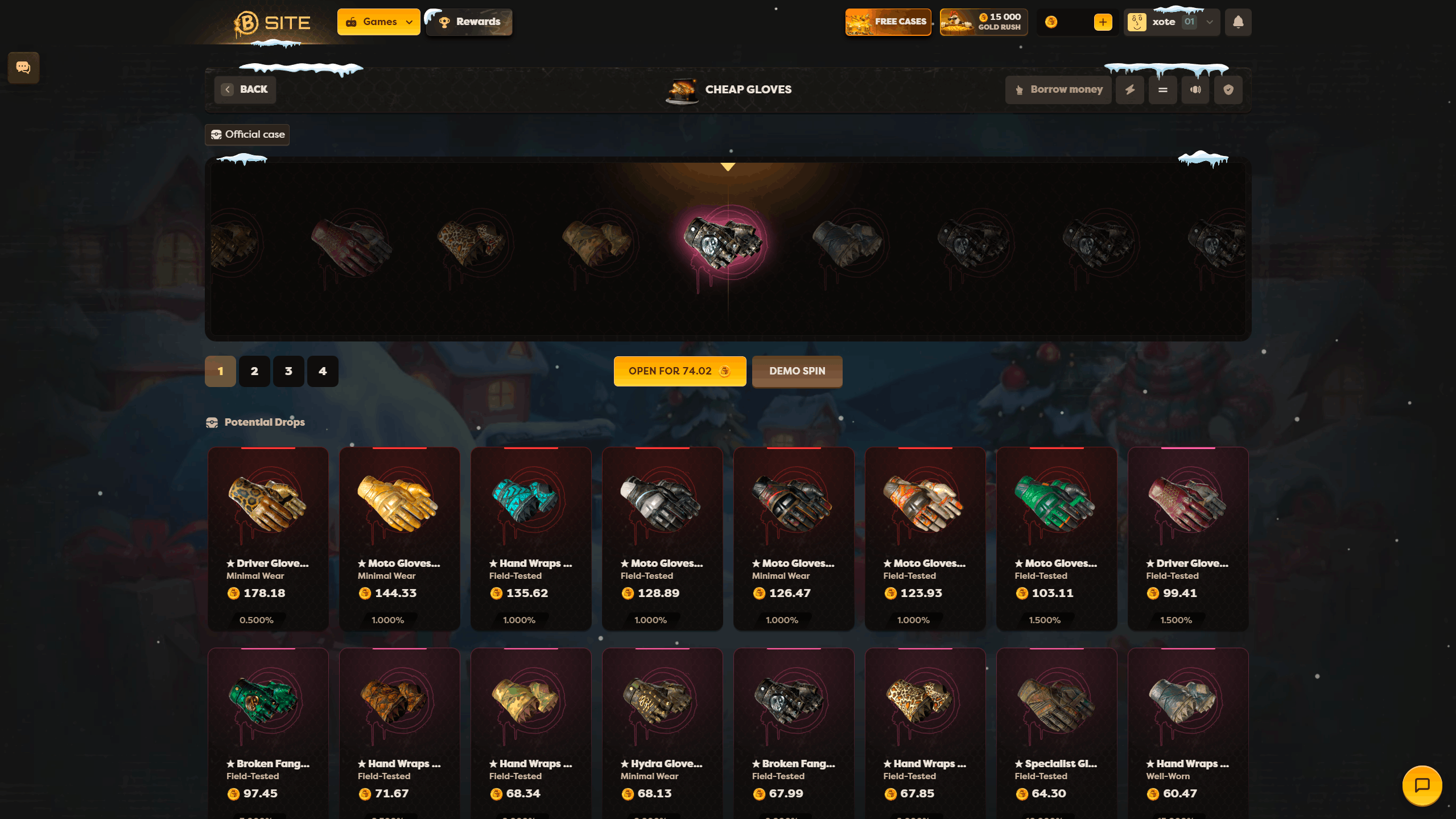Open provably fair via the shield icon
1456x819 pixels.
(1228, 89)
